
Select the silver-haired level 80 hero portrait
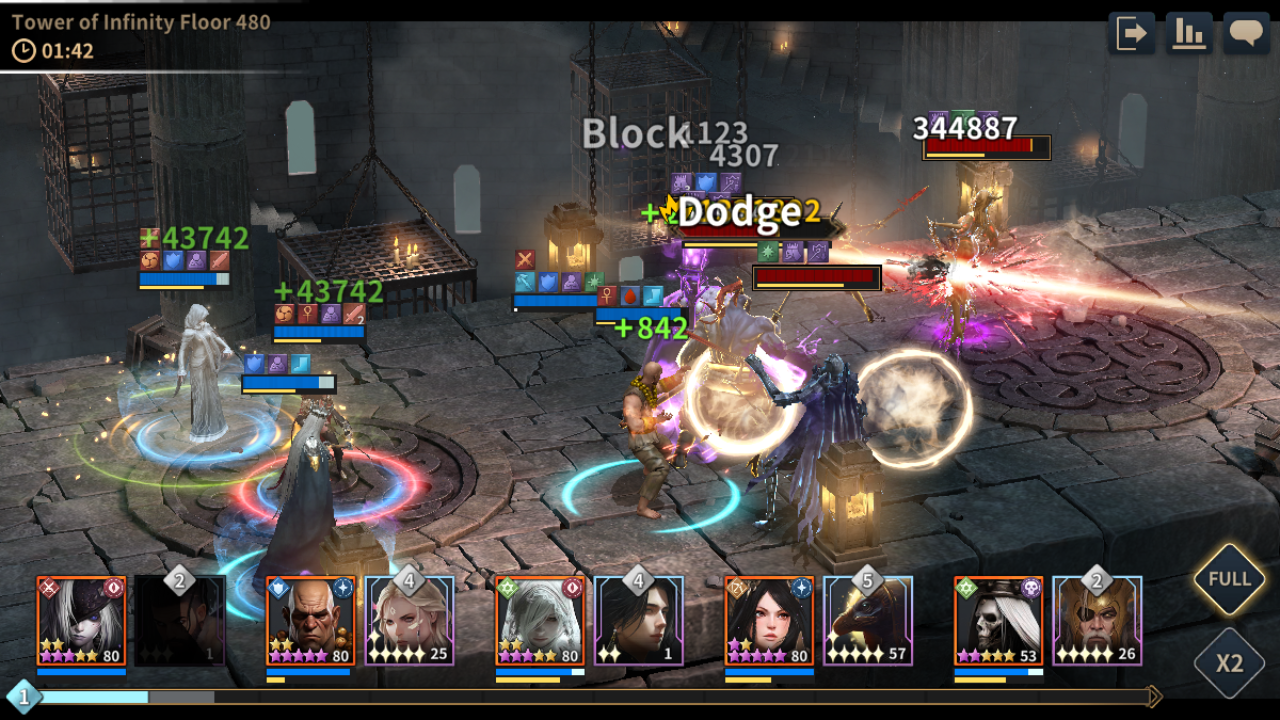(540, 621)
